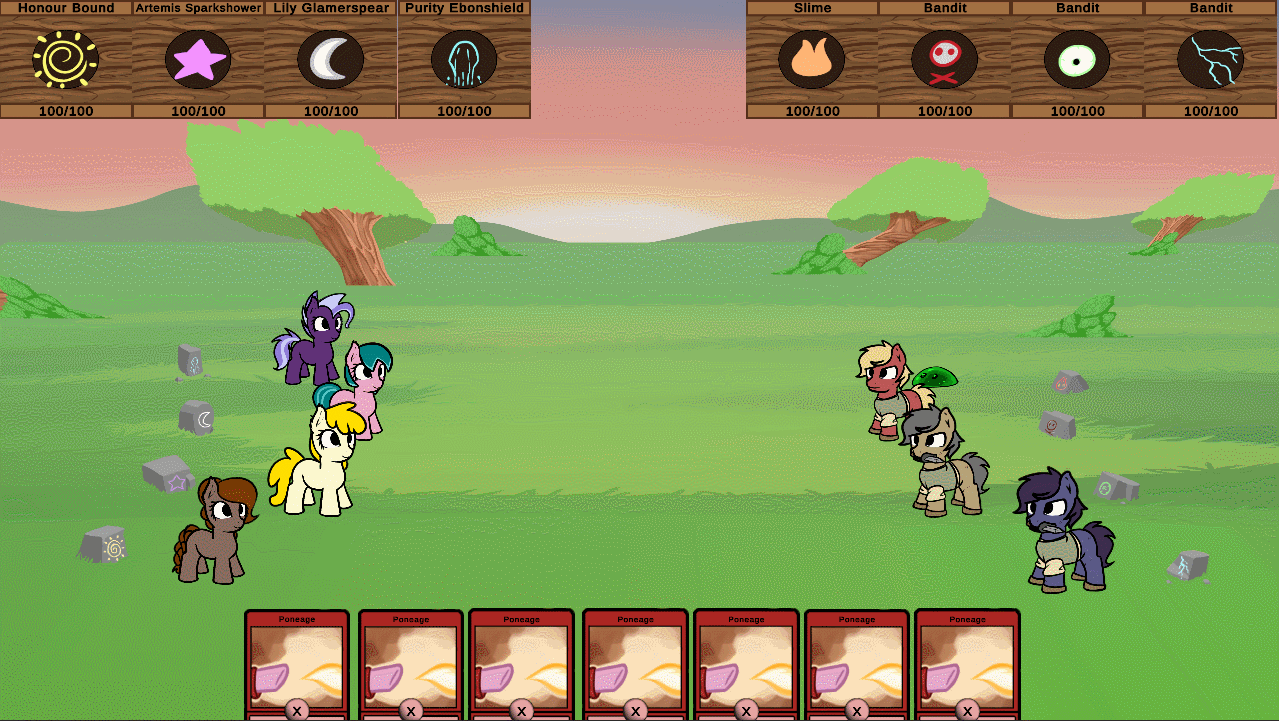Choose the Bandit with the eye icon
The image size is (1279, 721).
pyautogui.click(x=1077, y=60)
